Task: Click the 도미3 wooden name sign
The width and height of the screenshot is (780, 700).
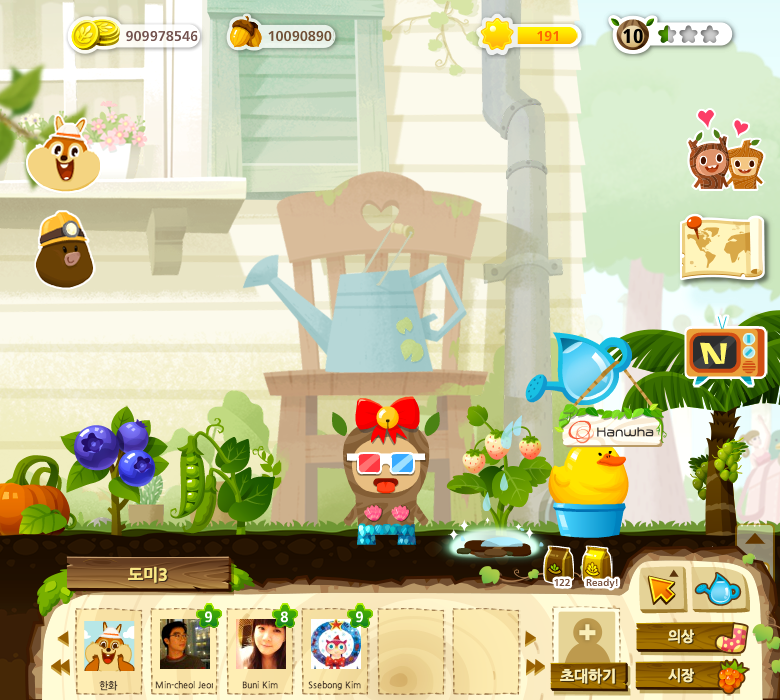Action: [148, 574]
